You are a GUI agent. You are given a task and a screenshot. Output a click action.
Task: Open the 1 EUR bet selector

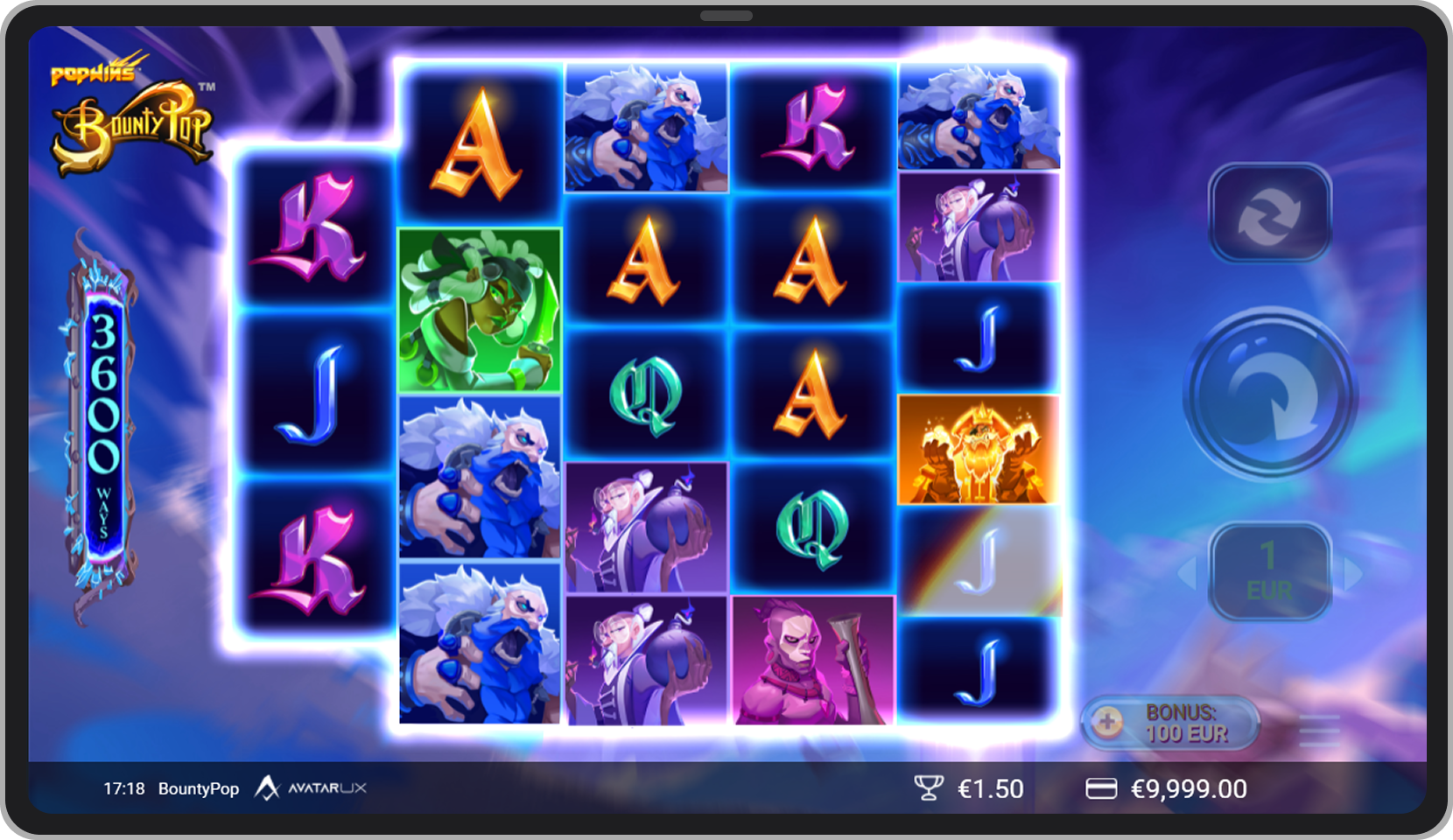1267,573
